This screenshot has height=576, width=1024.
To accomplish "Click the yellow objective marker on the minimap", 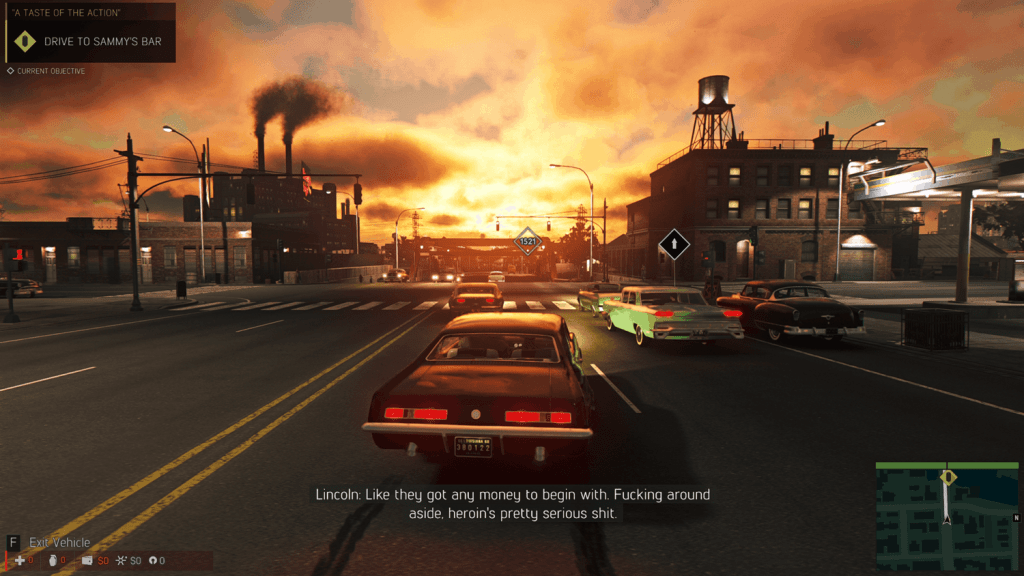I will (x=948, y=477).
